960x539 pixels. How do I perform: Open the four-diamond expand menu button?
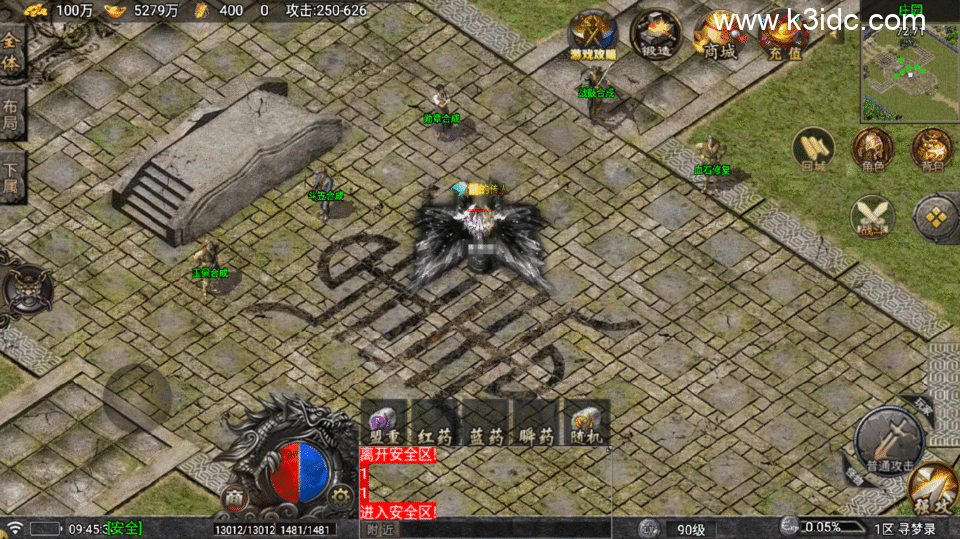tap(936, 216)
